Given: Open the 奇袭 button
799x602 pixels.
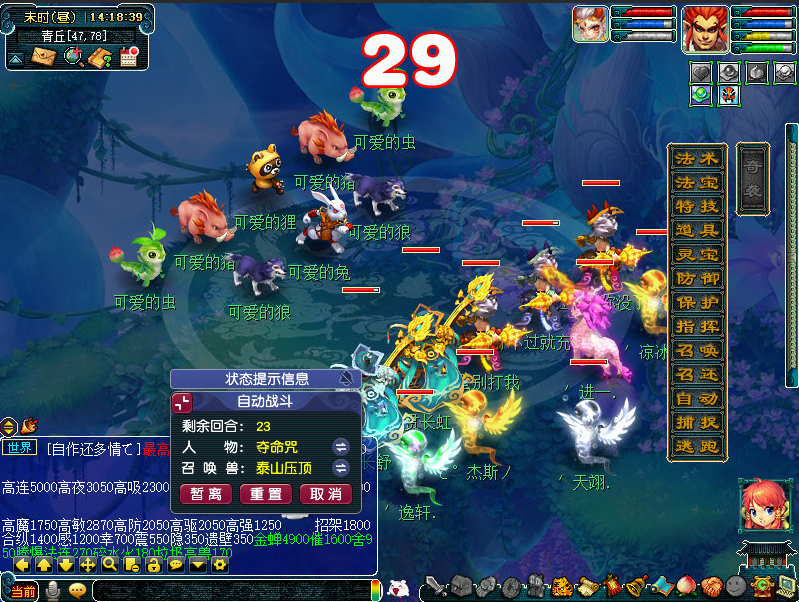Looking at the screenshot, I should pos(752,178).
